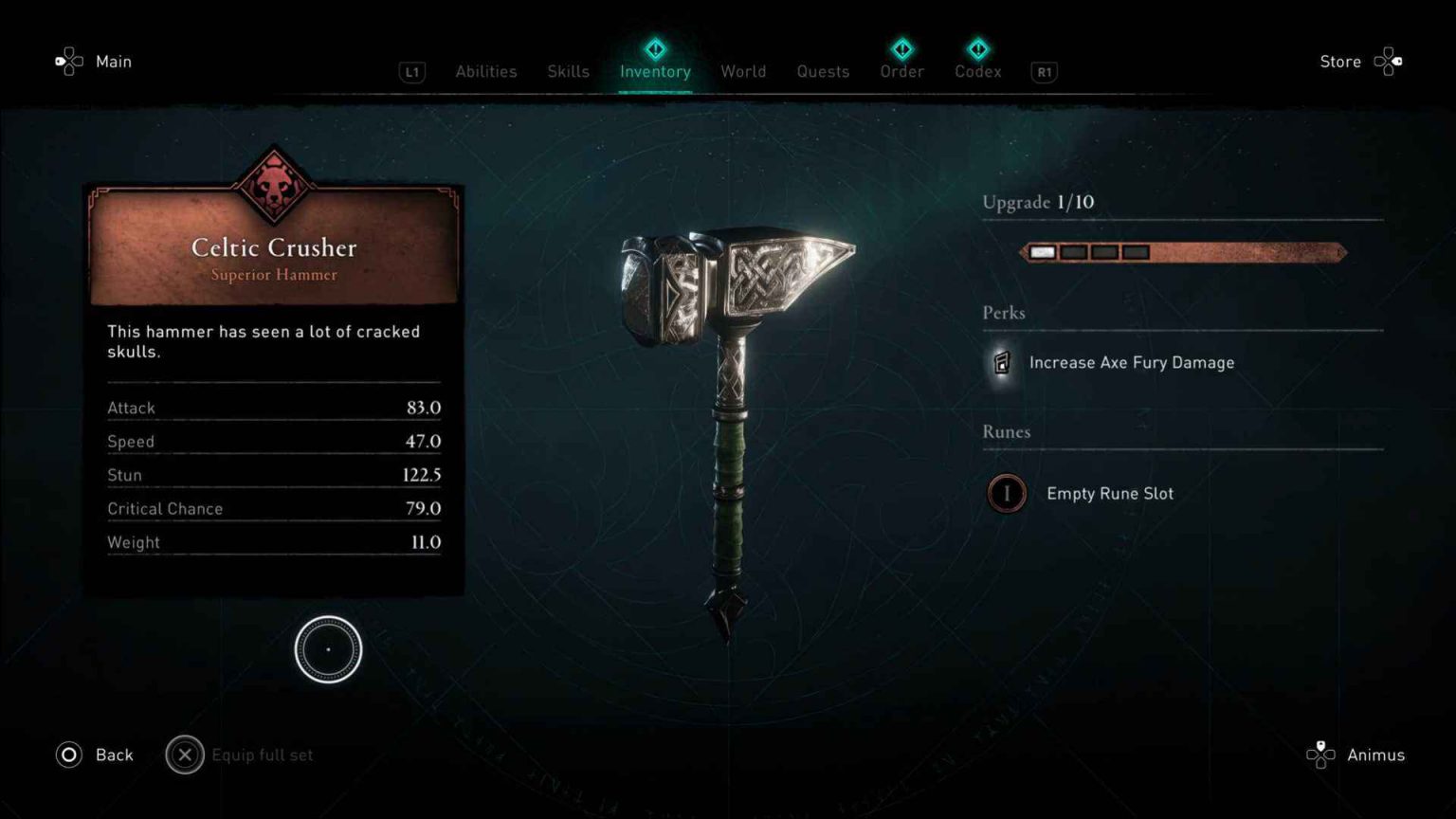The image size is (1456, 819).
Task: Click the D-pad icon next to Main
Action: click(67, 61)
